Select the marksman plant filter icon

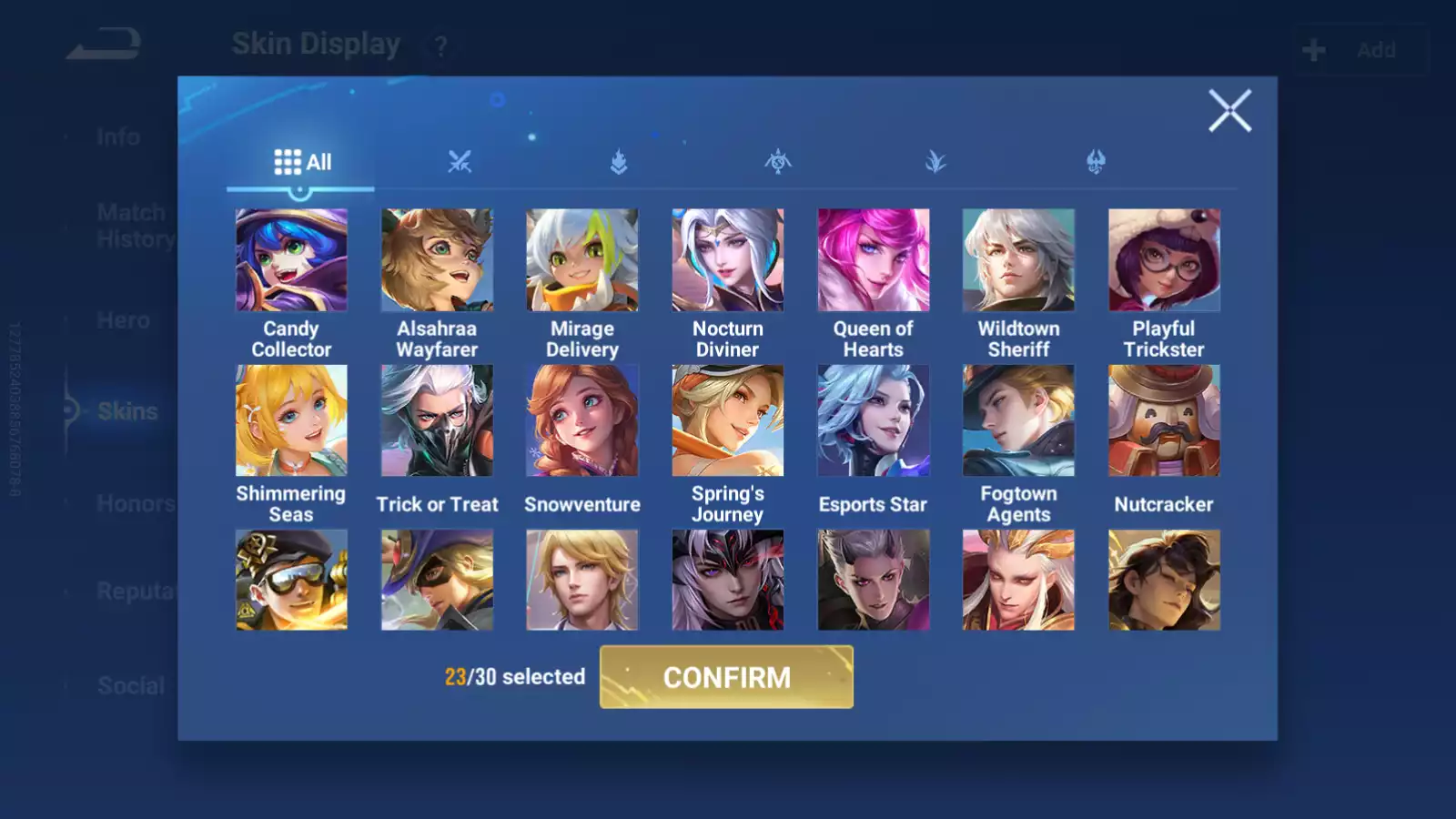(x=936, y=162)
